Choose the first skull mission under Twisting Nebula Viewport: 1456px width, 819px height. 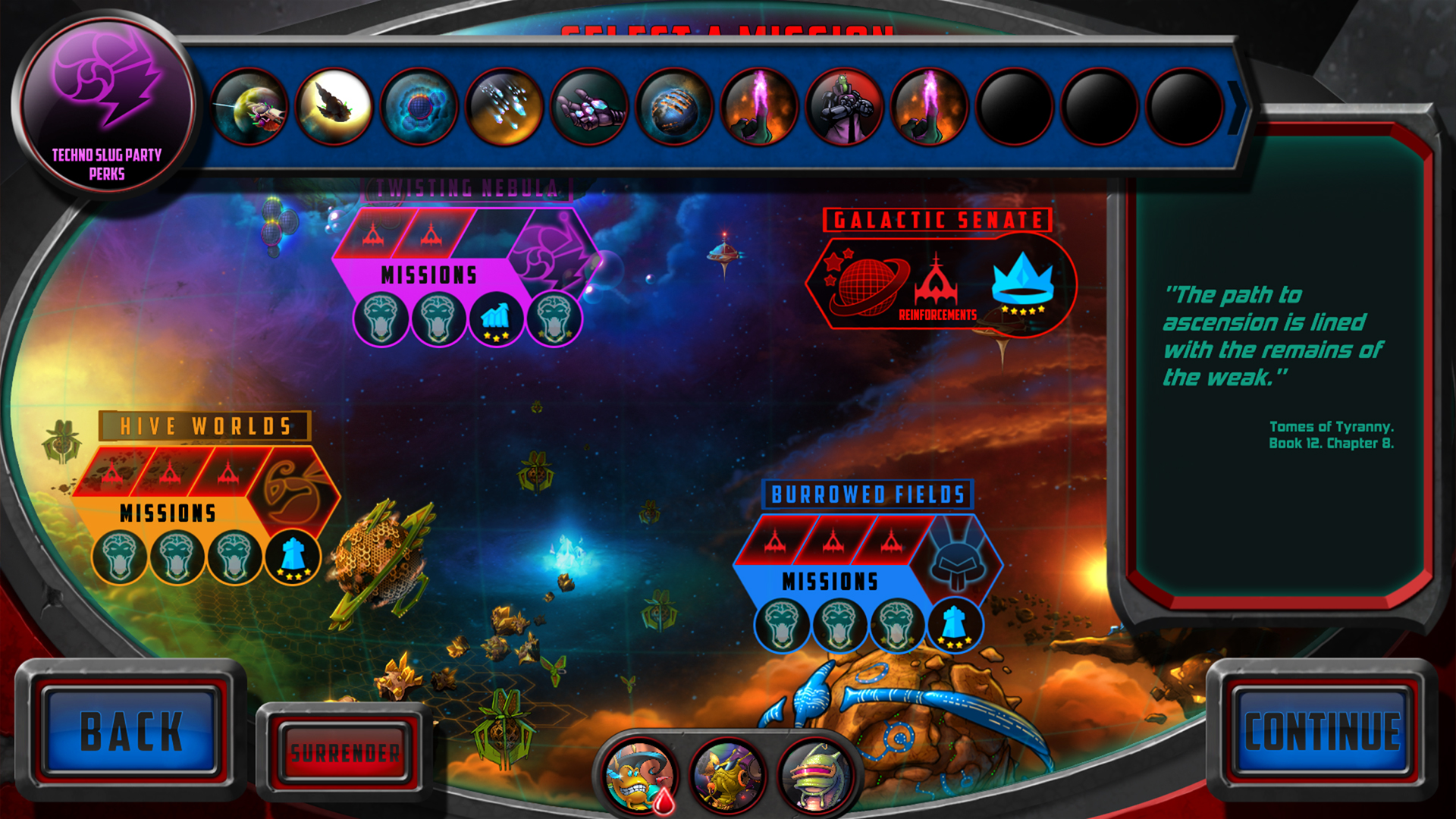click(x=381, y=318)
